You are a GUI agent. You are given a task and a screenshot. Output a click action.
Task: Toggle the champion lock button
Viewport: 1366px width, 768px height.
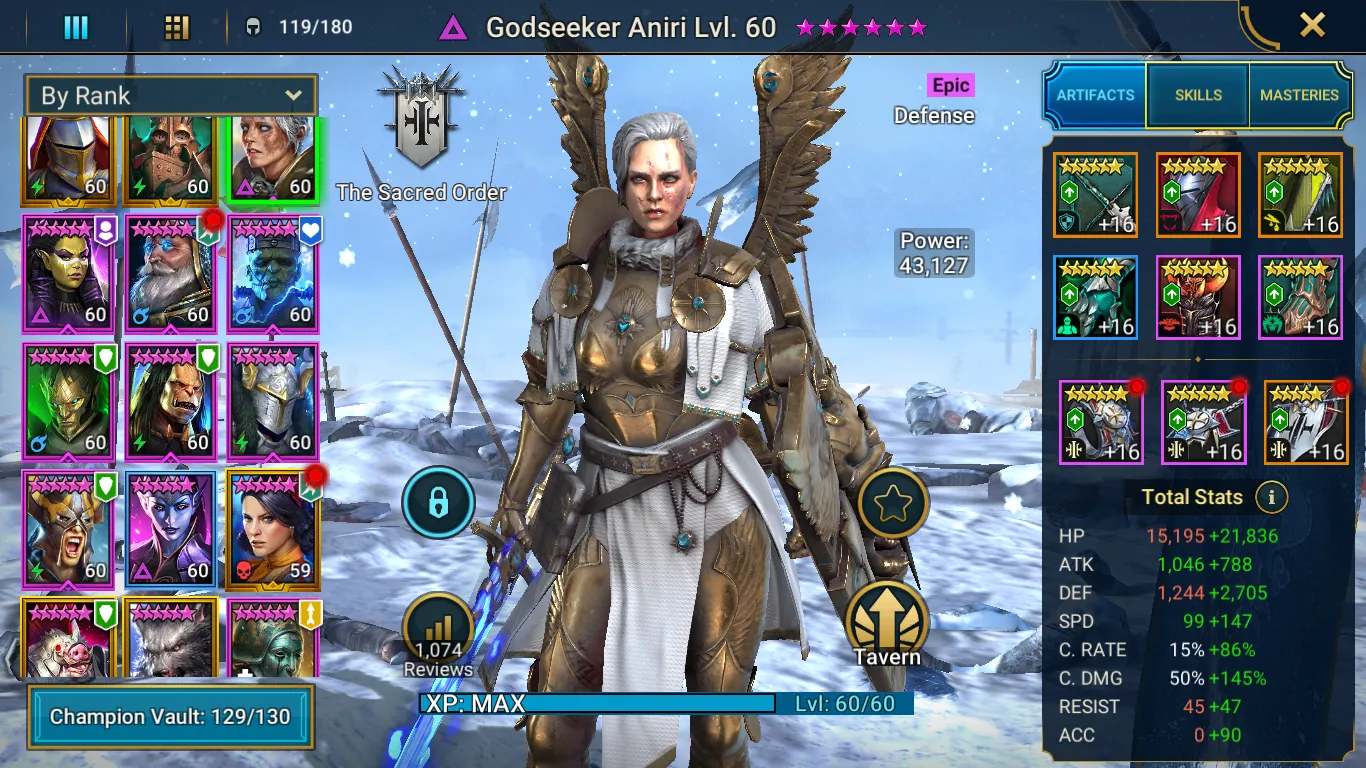click(438, 503)
